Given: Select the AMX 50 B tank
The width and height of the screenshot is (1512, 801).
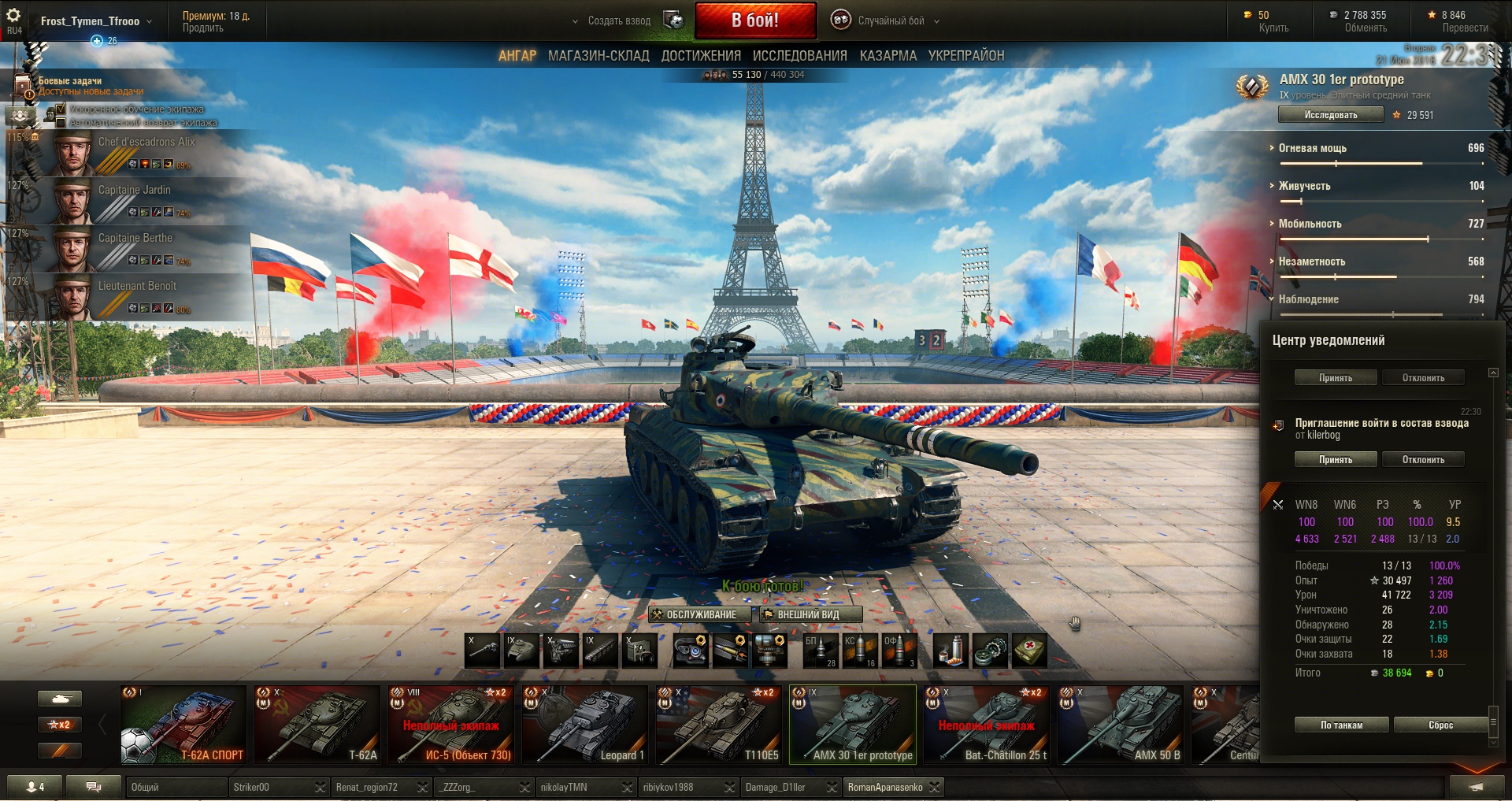Looking at the screenshot, I should pos(1120,725).
